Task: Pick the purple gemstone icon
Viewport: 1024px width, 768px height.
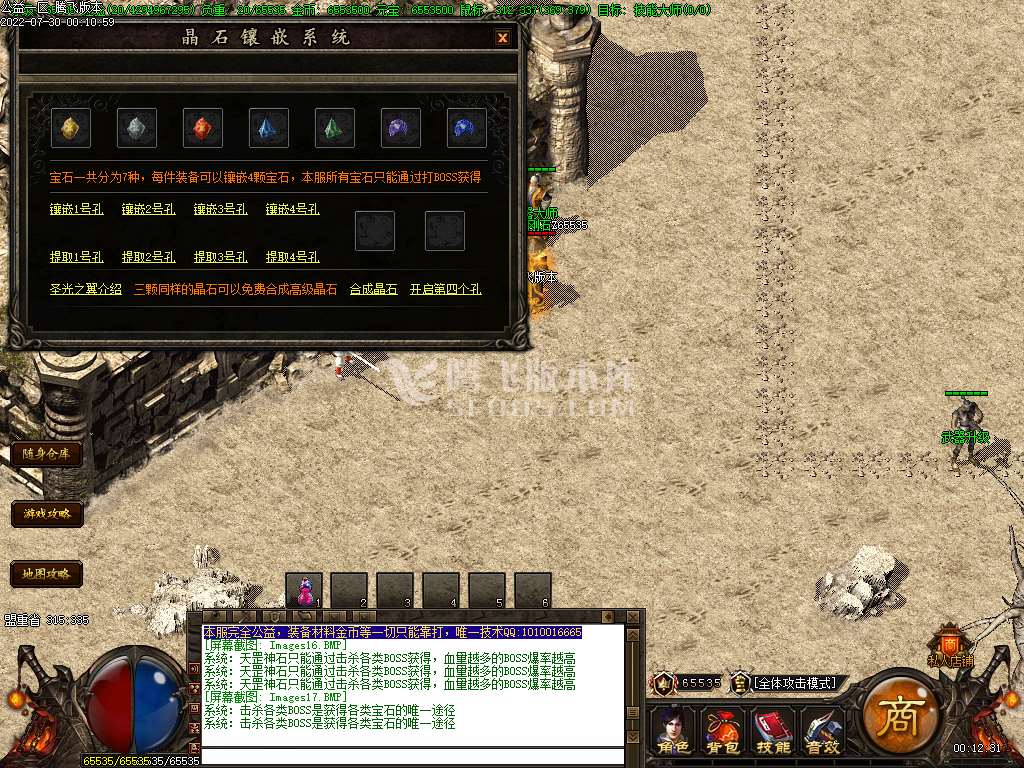Action: pyautogui.click(x=401, y=128)
